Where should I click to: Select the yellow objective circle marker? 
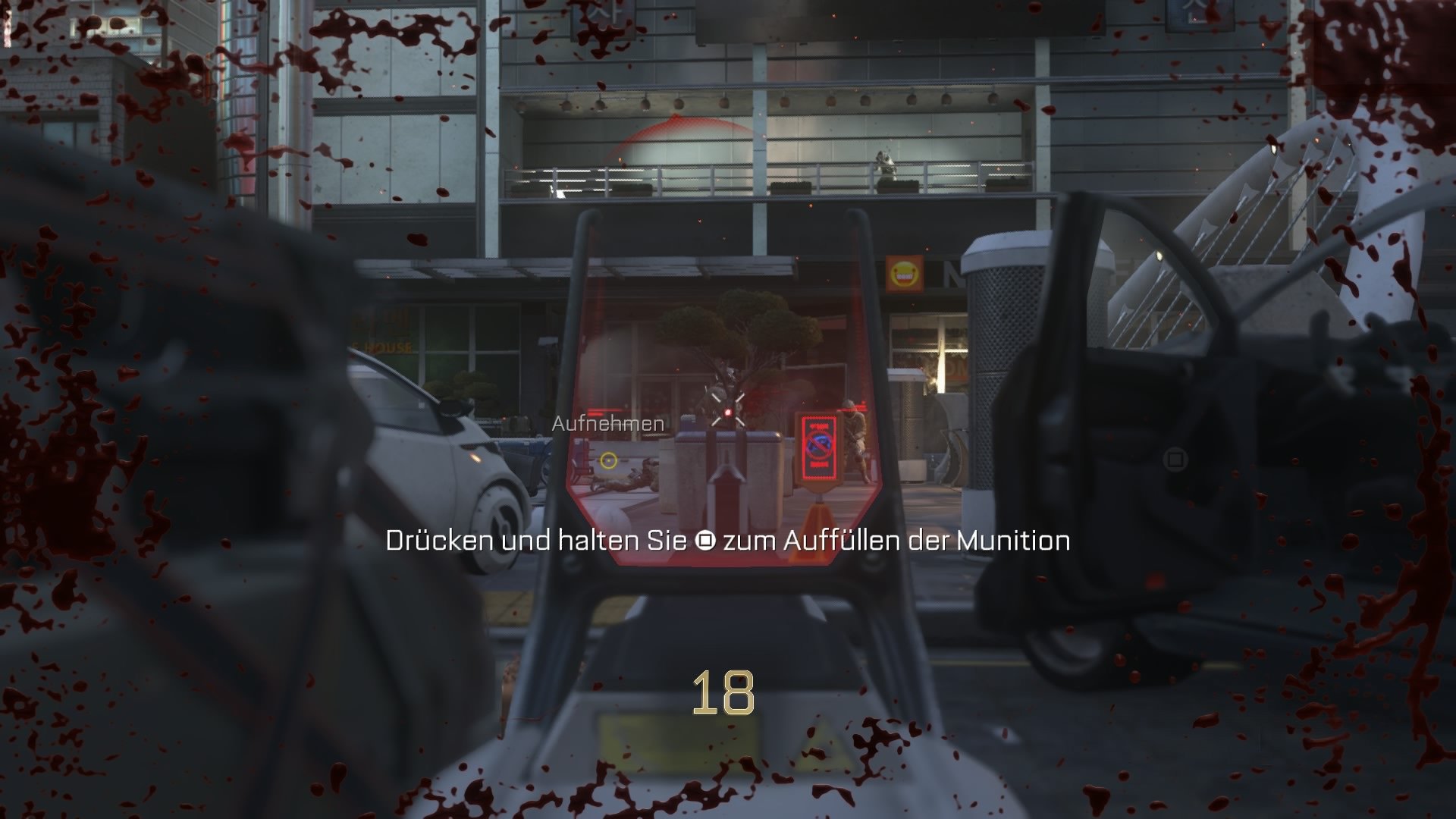[608, 460]
